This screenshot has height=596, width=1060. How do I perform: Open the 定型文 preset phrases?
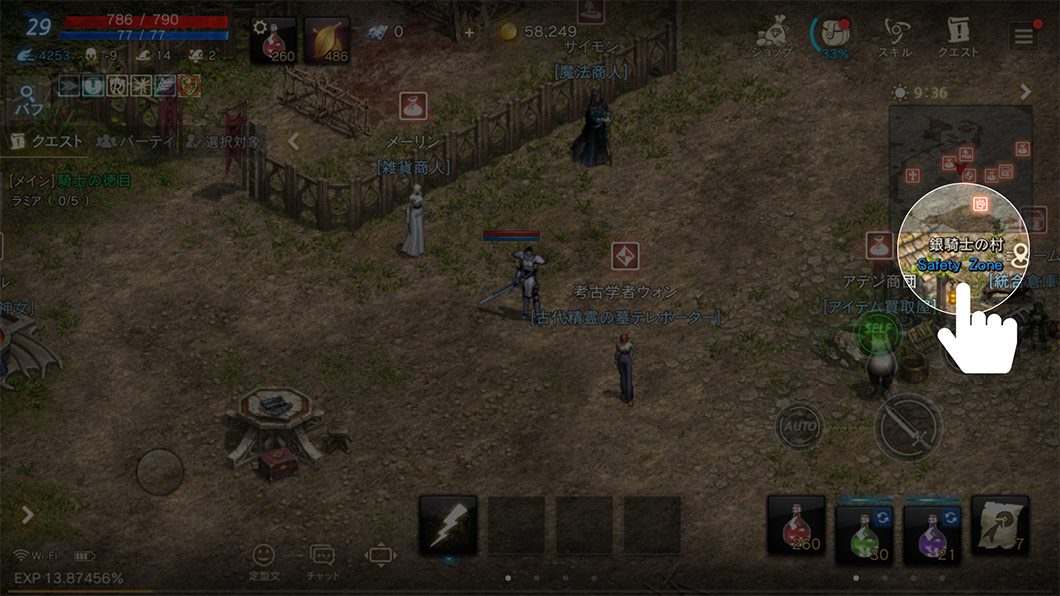coord(263,560)
